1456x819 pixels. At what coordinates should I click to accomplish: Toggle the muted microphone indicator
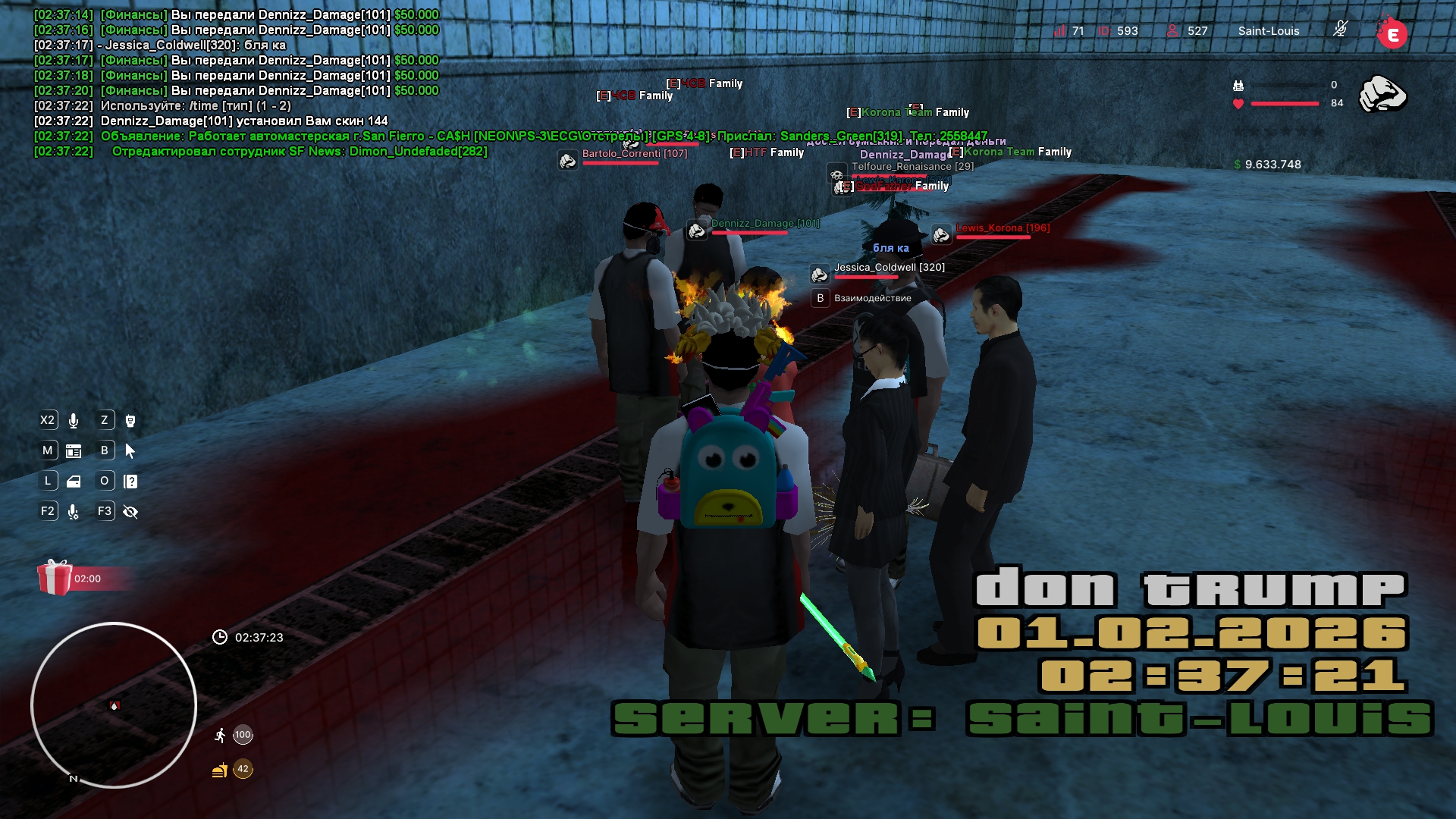(1340, 30)
